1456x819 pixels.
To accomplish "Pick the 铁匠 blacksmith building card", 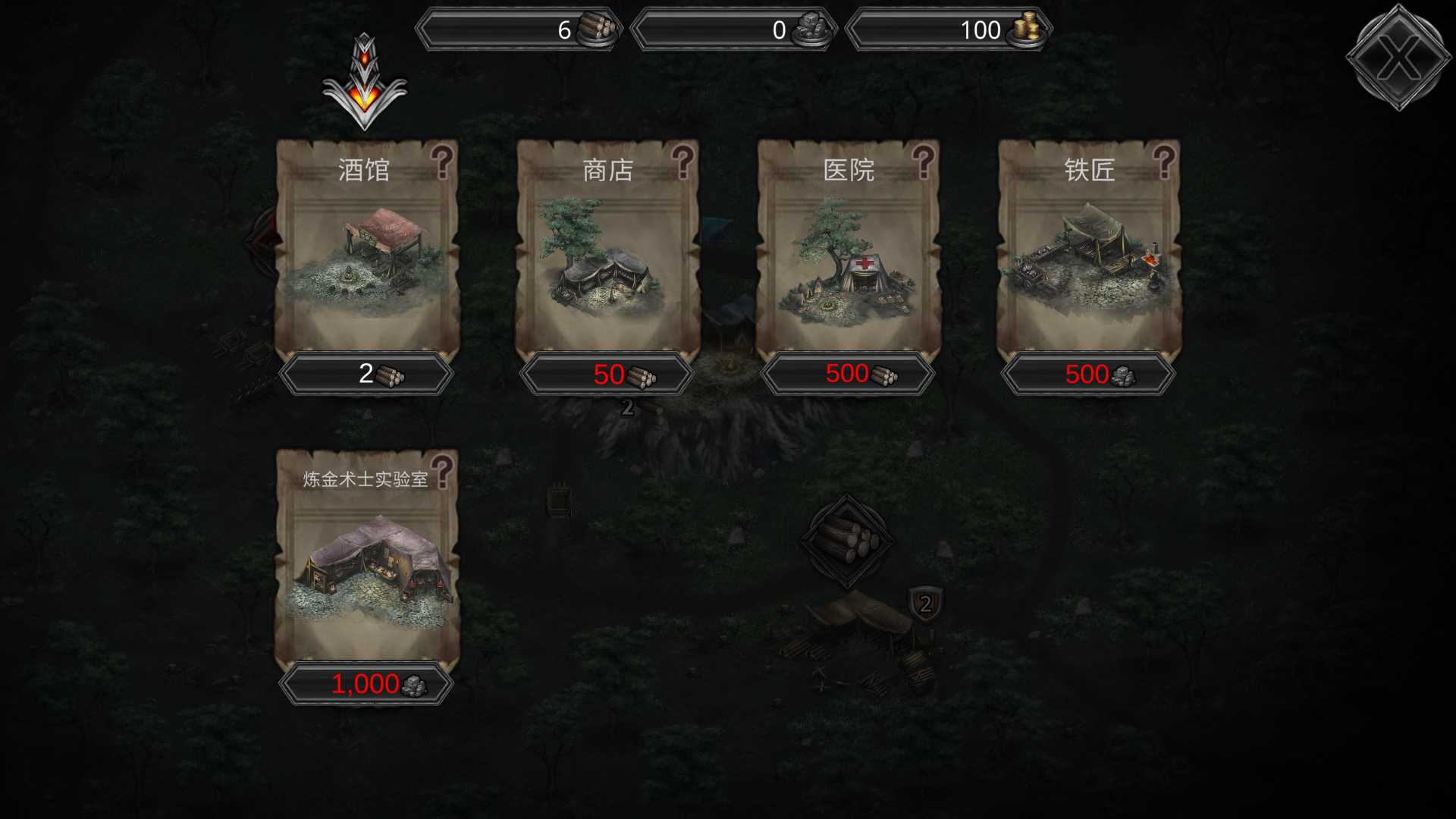I will [1088, 258].
